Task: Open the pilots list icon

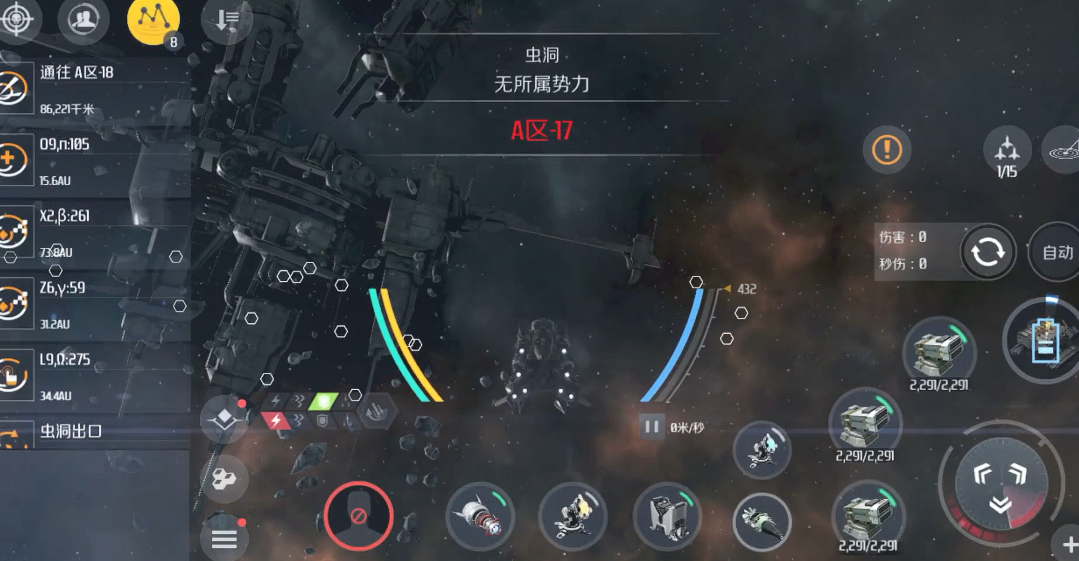Action: [82, 19]
